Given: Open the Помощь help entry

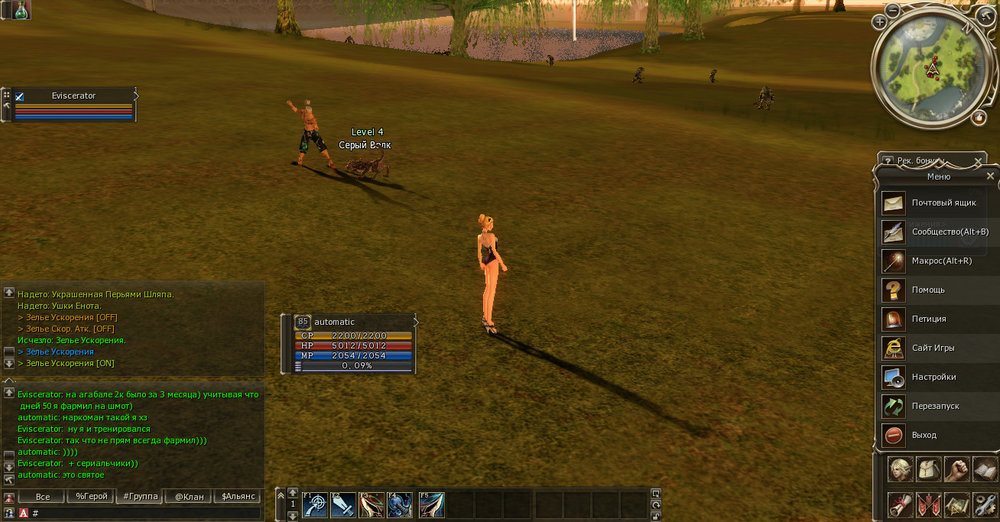Looking at the screenshot, I should pos(935,290).
